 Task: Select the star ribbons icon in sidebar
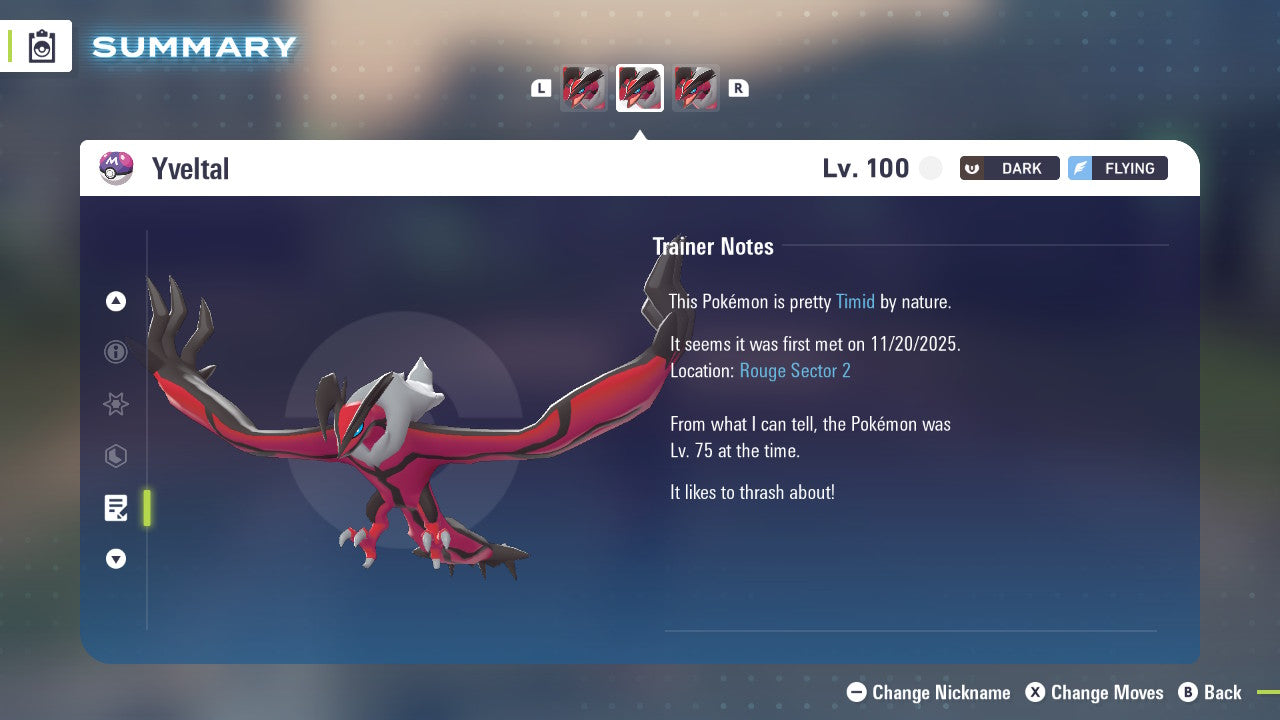[115, 404]
